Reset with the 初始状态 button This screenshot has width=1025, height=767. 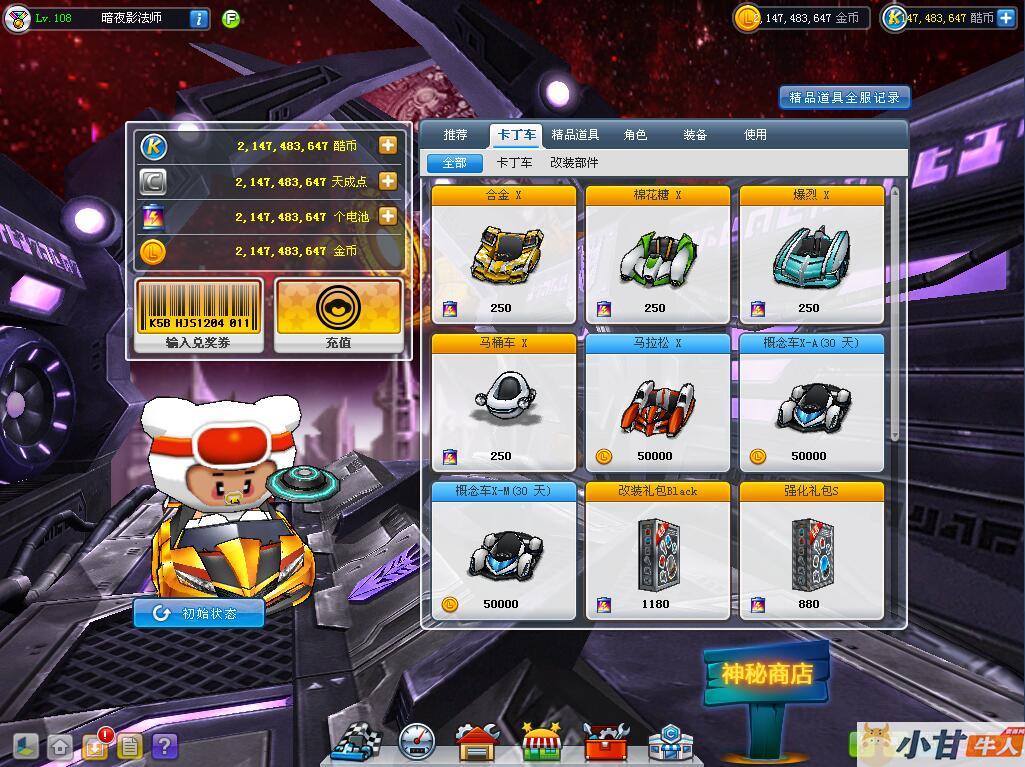pyautogui.click(x=199, y=613)
